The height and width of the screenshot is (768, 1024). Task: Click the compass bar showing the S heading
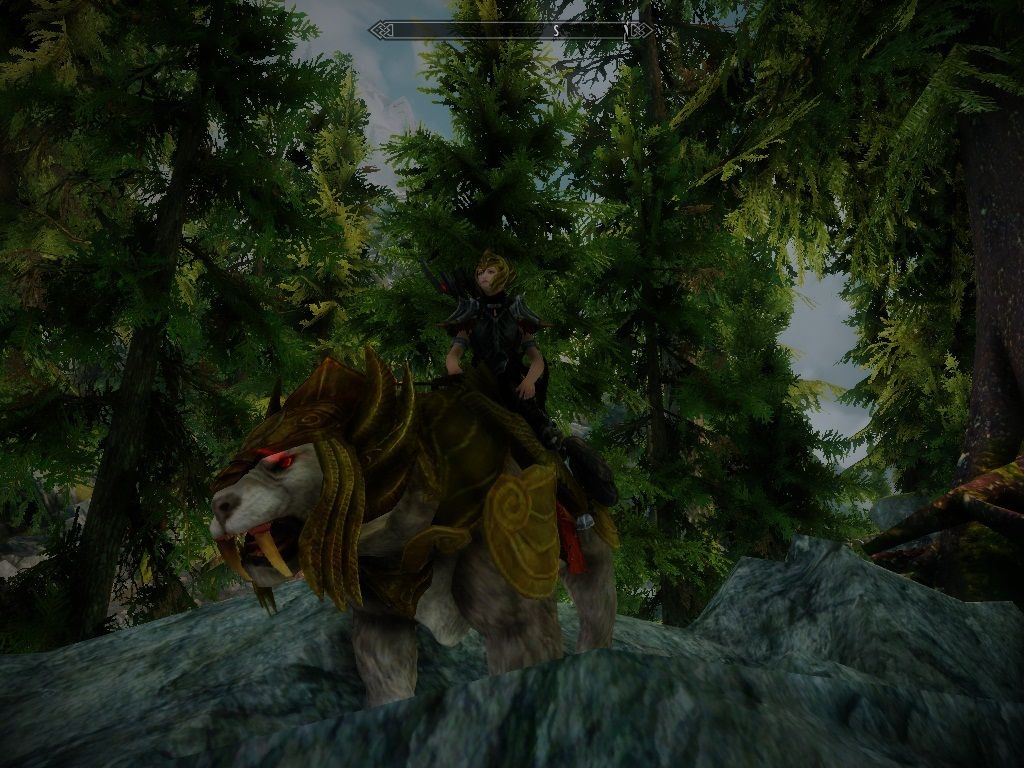pyautogui.click(x=511, y=31)
